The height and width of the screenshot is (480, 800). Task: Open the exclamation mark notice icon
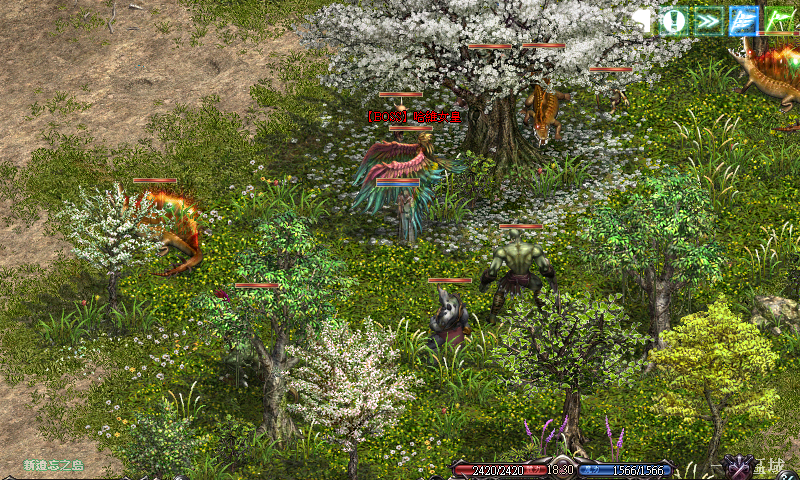click(673, 20)
